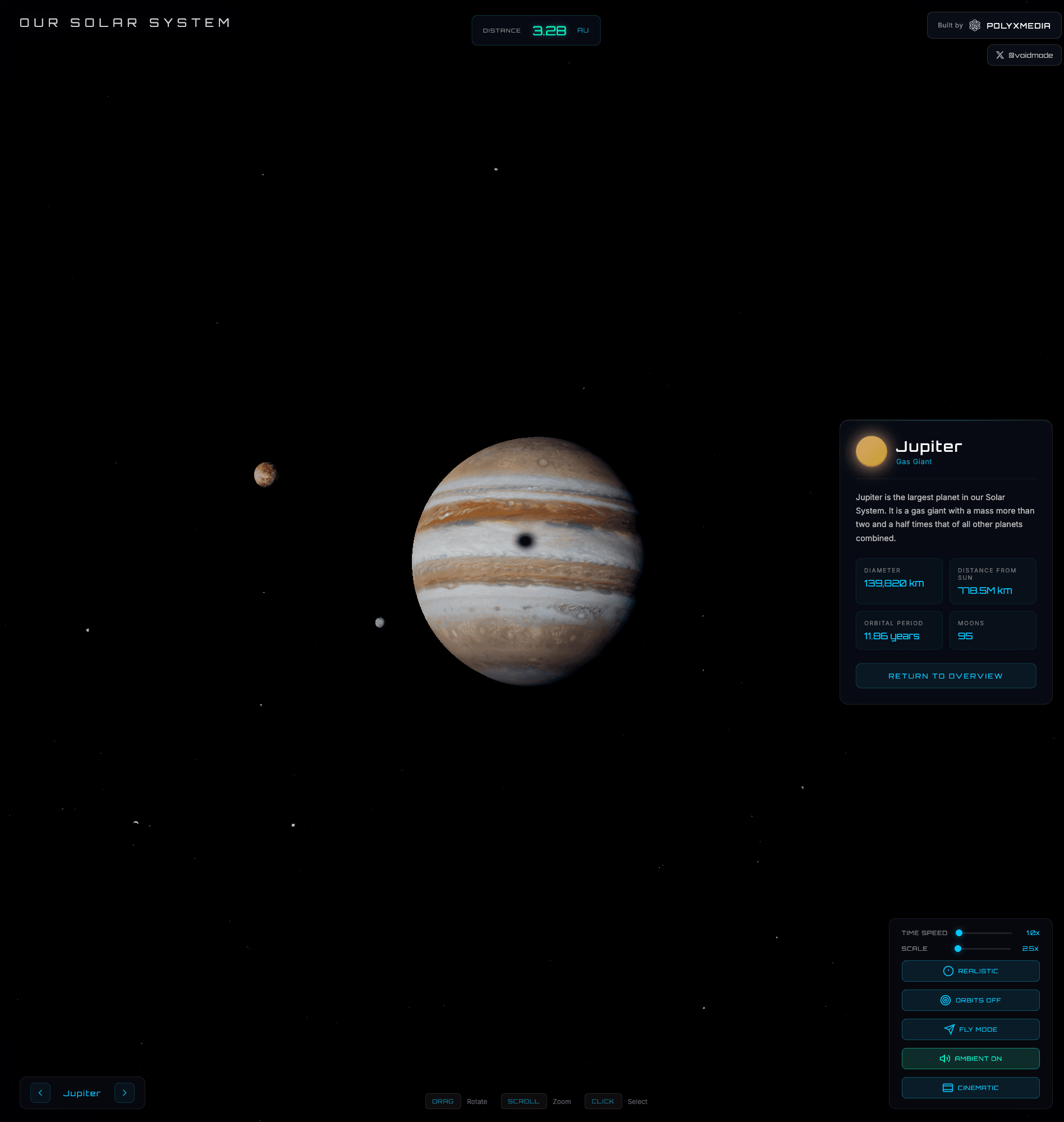Click the OUR SOLAR SYSTEM title
Image resolution: width=1064 pixels, height=1122 pixels.
click(125, 22)
